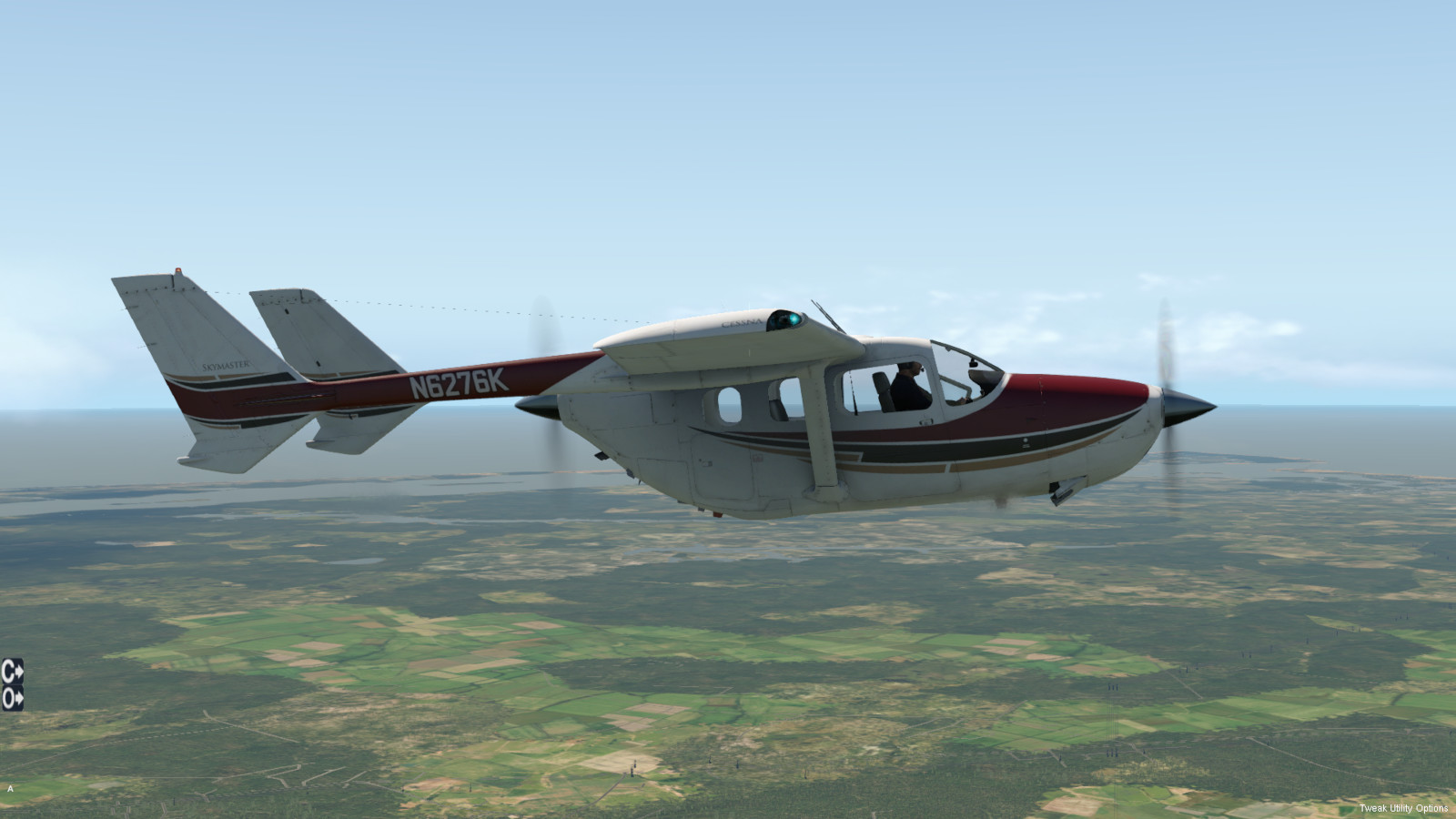The width and height of the screenshot is (1456, 819).
Task: Open the O arrow side tab
Action: tap(12, 698)
